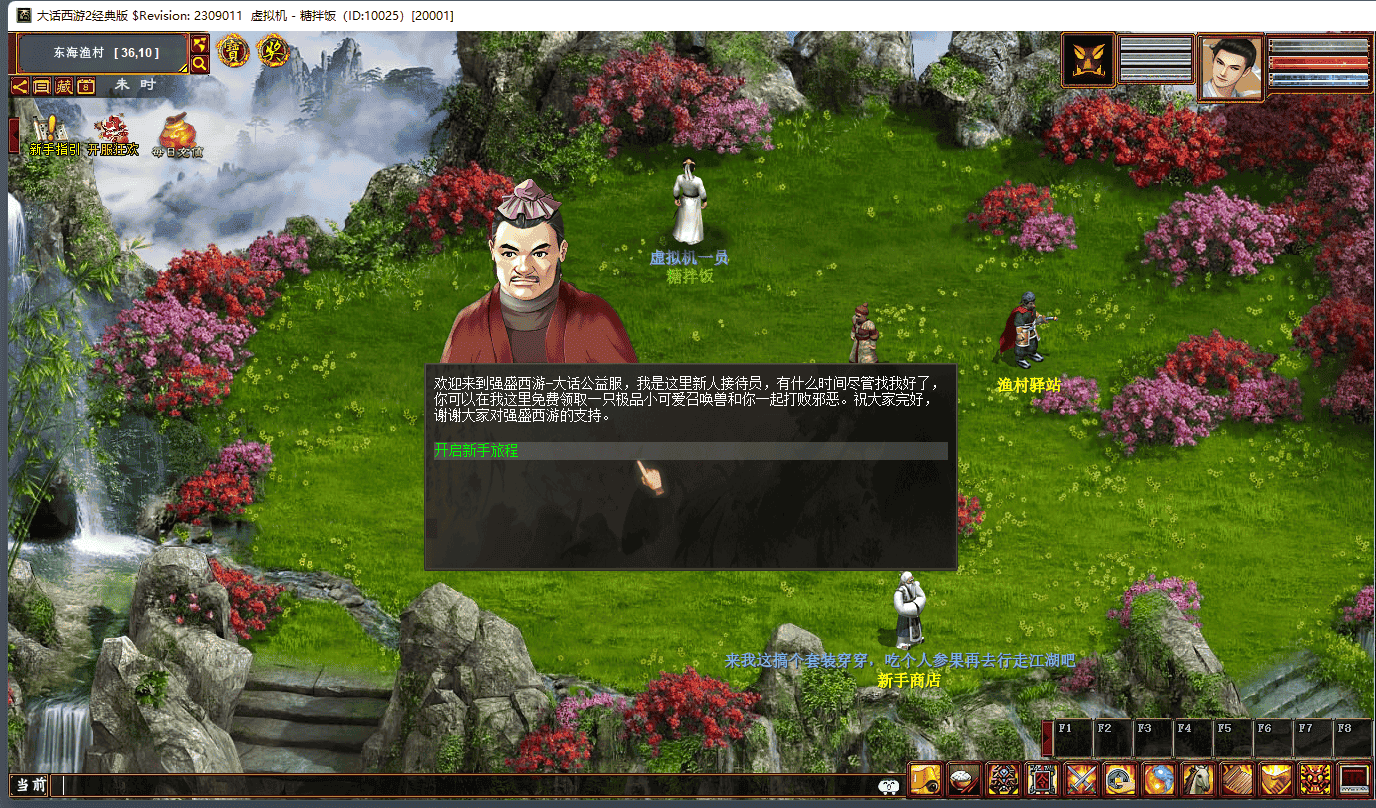Screen dimensions: 1376x808
Task: Open the 藏 collection icon below the minimap
Action: 64,87
